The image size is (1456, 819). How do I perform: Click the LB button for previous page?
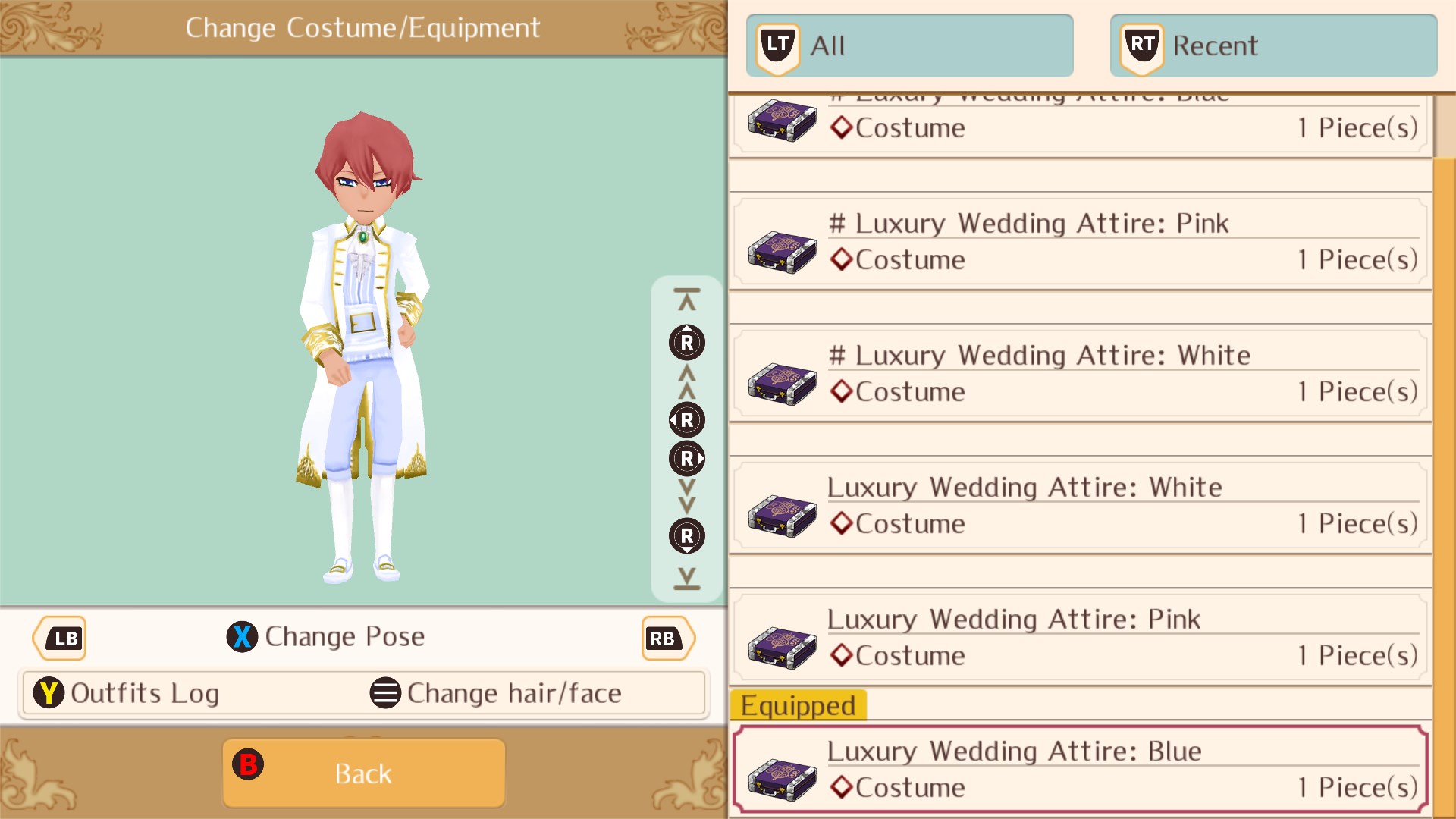click(x=59, y=638)
